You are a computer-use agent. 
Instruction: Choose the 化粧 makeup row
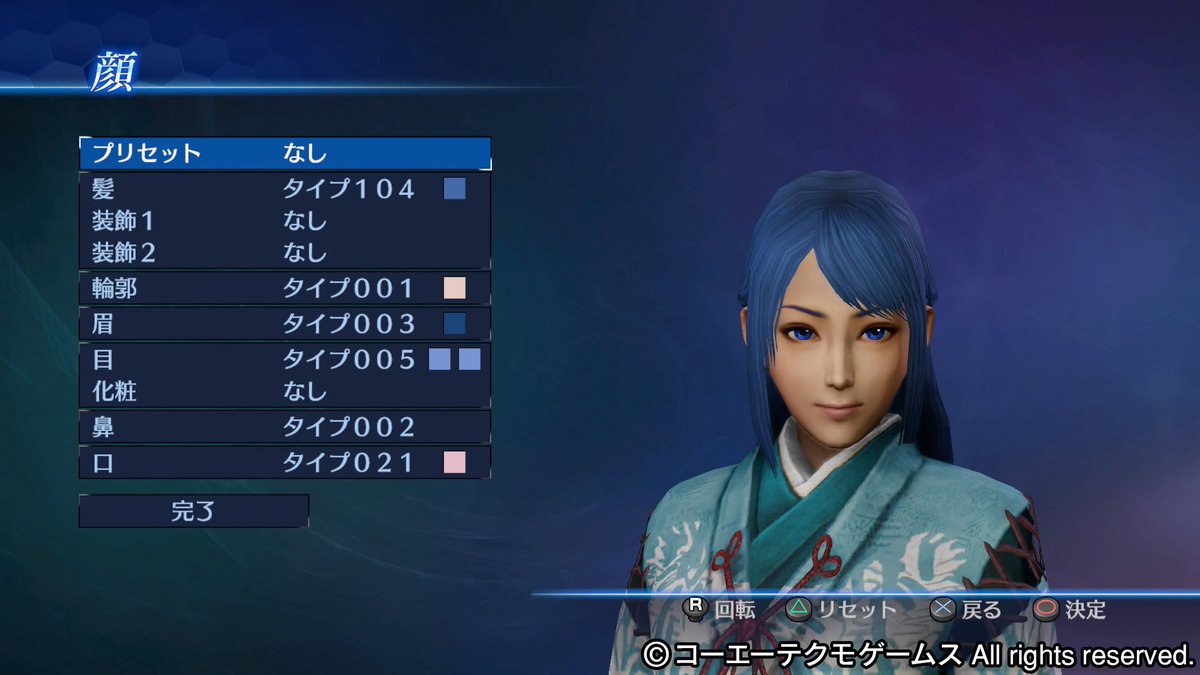tap(285, 391)
